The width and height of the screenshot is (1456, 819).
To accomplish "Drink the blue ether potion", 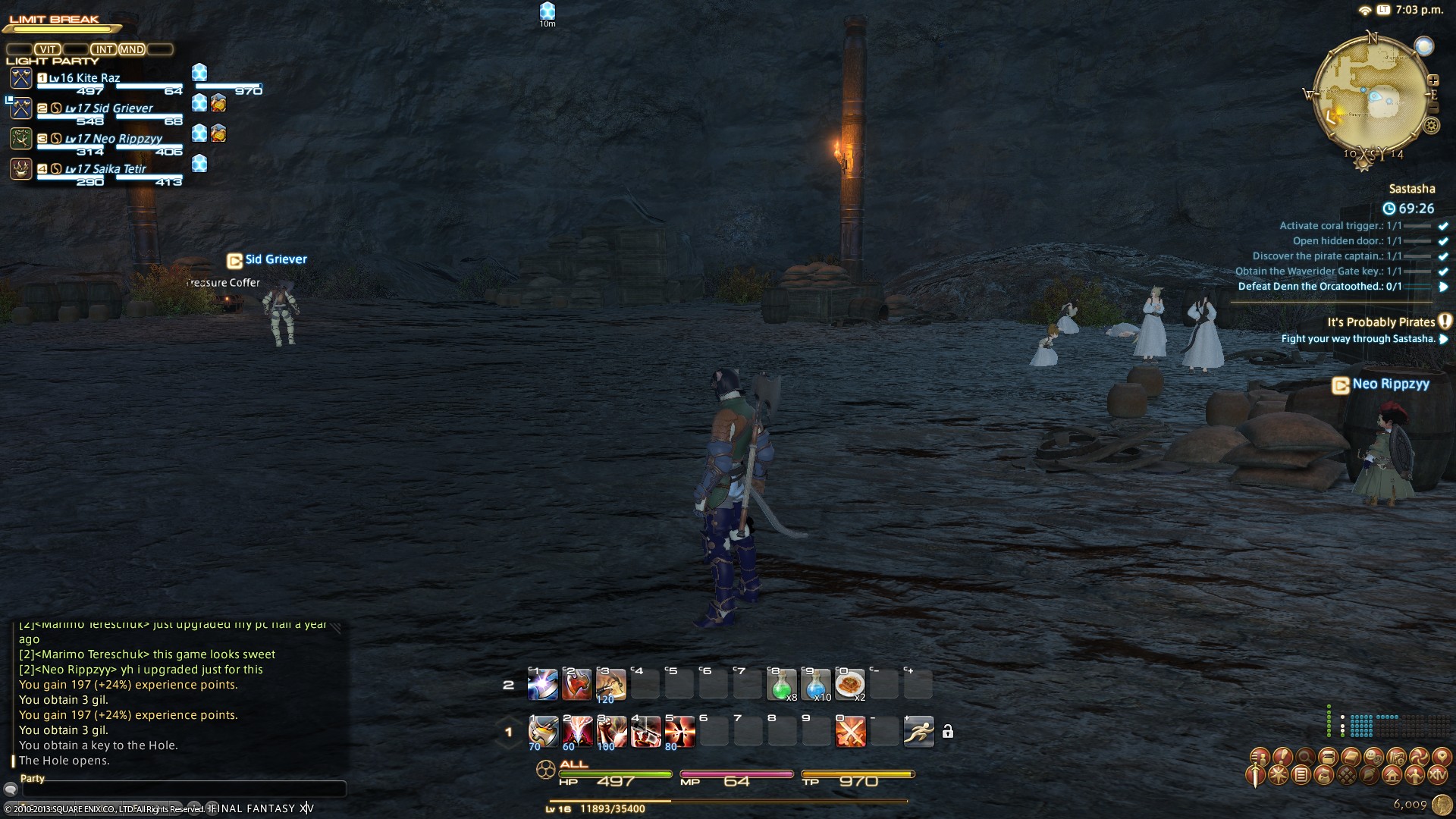I will tap(816, 685).
